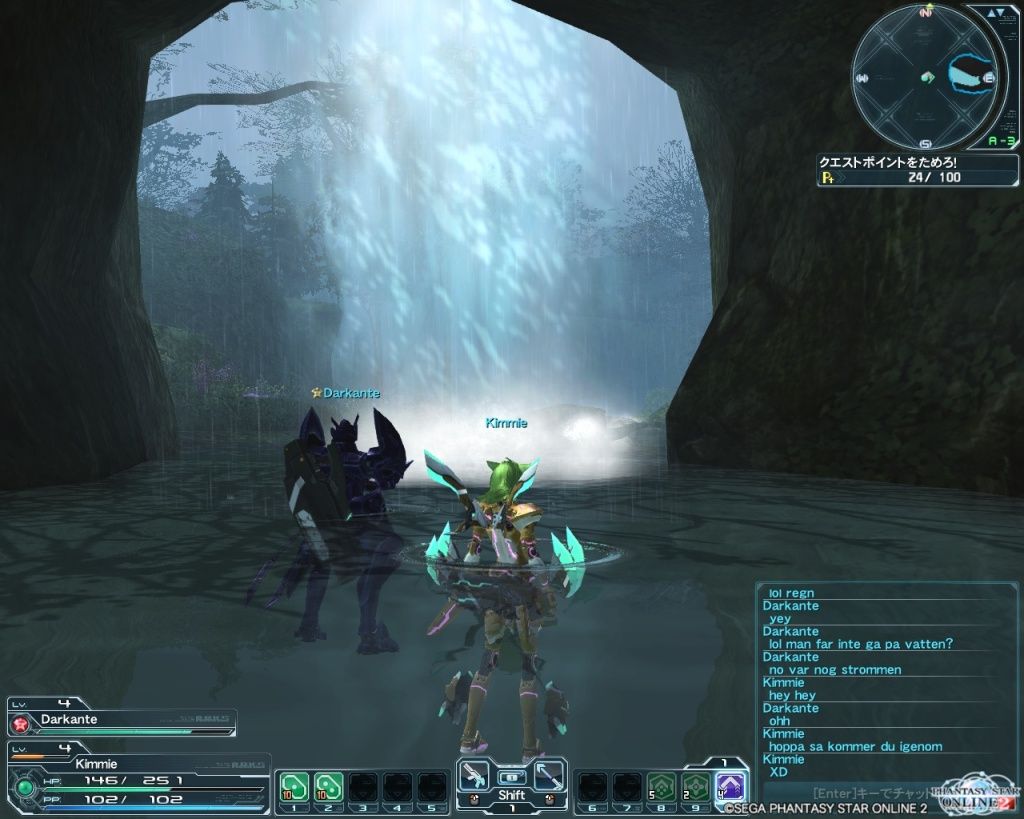Click the weapon palette switch indicator above Shift
Screen dimensions: 1024x819
pyautogui.click(x=512, y=776)
